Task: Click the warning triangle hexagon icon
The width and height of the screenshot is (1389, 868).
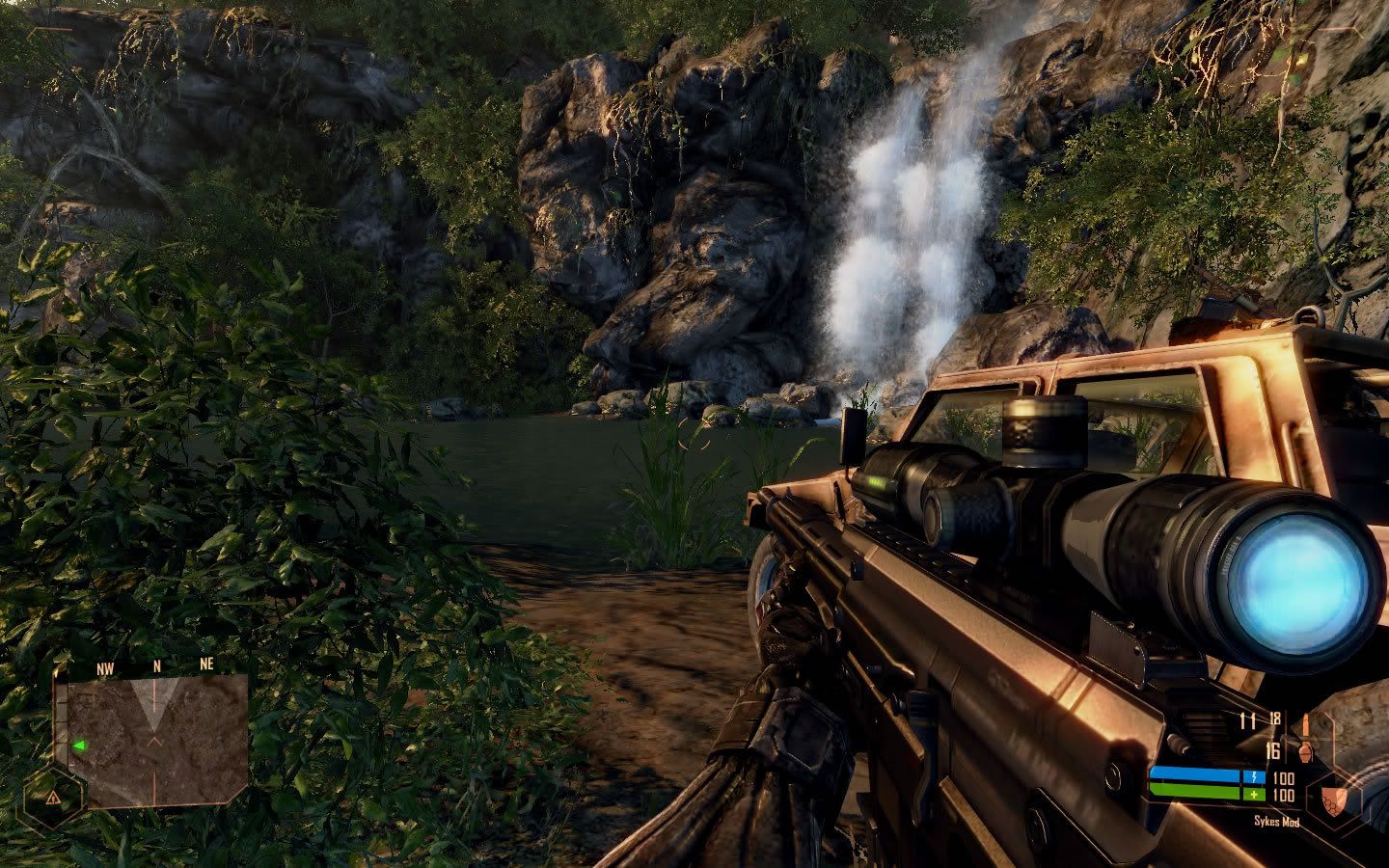Action: tap(52, 799)
